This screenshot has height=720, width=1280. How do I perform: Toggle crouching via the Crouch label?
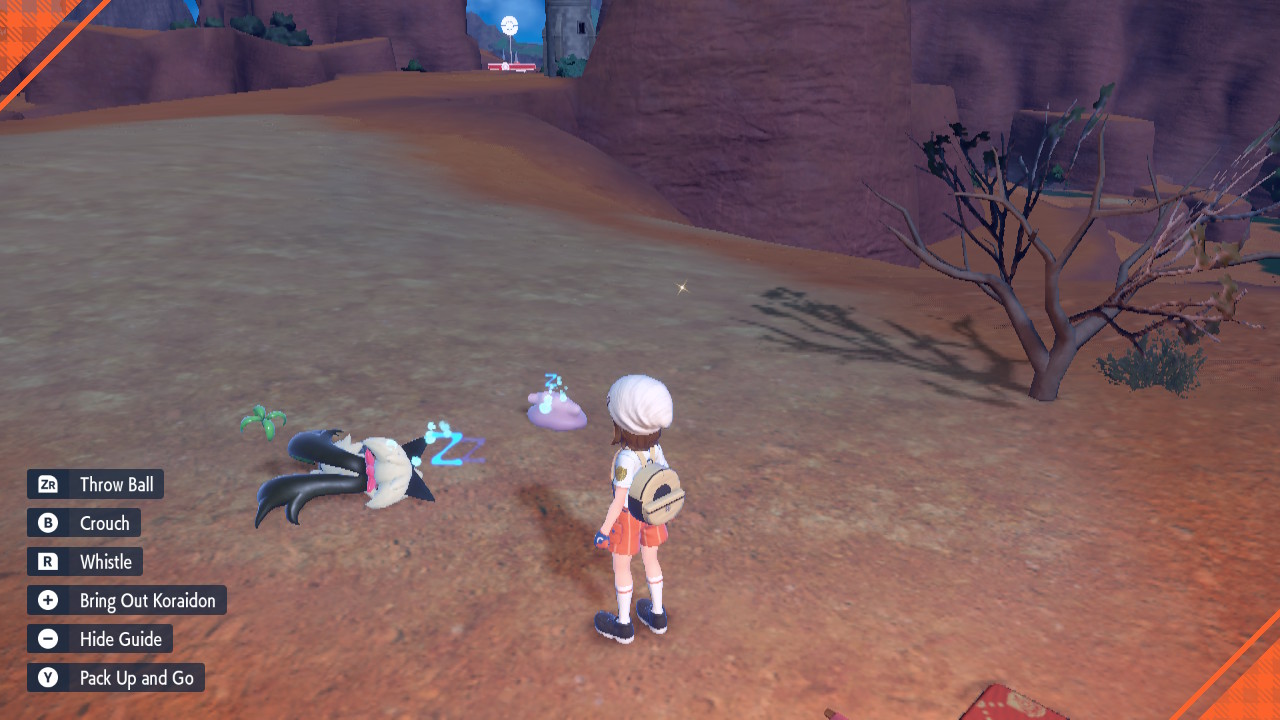(x=104, y=522)
